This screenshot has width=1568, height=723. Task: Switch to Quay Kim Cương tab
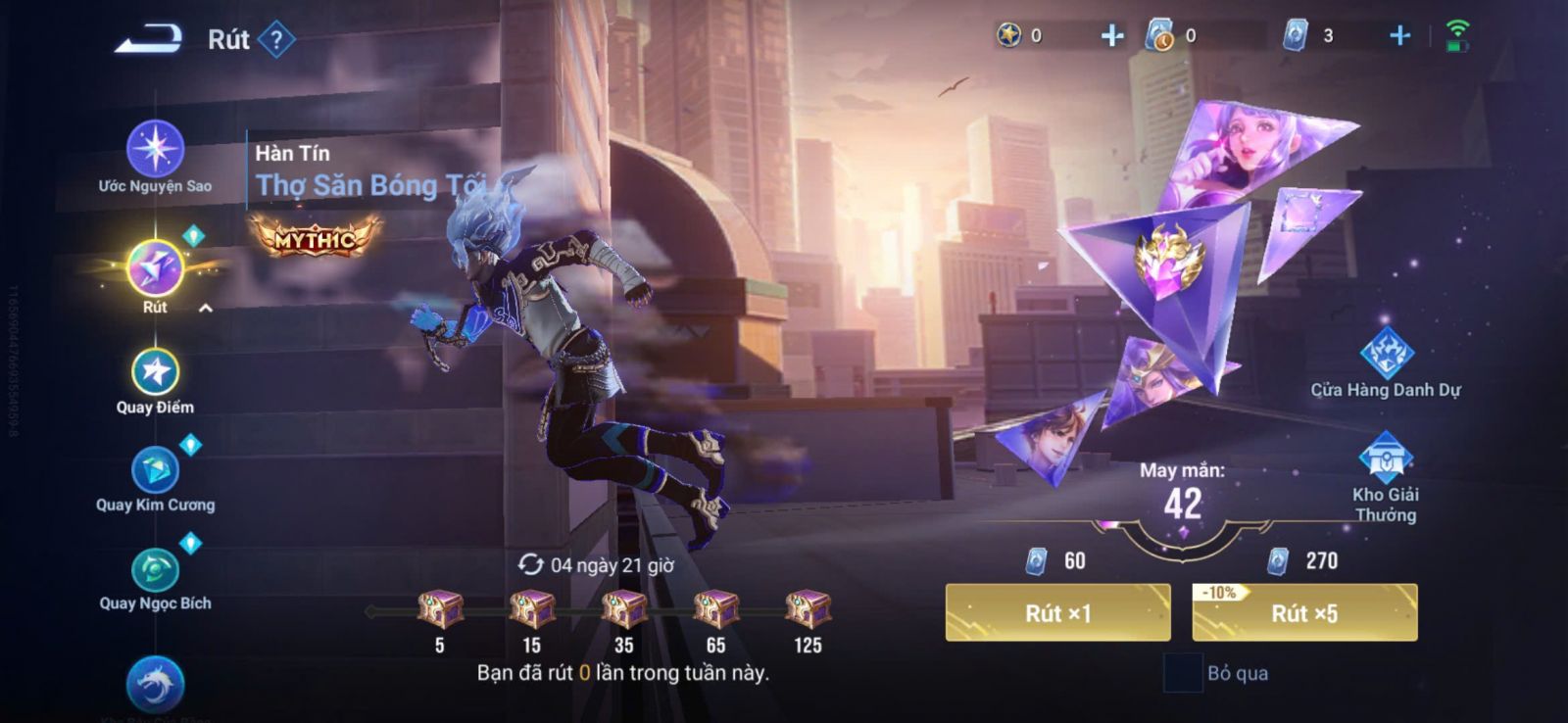(x=155, y=471)
